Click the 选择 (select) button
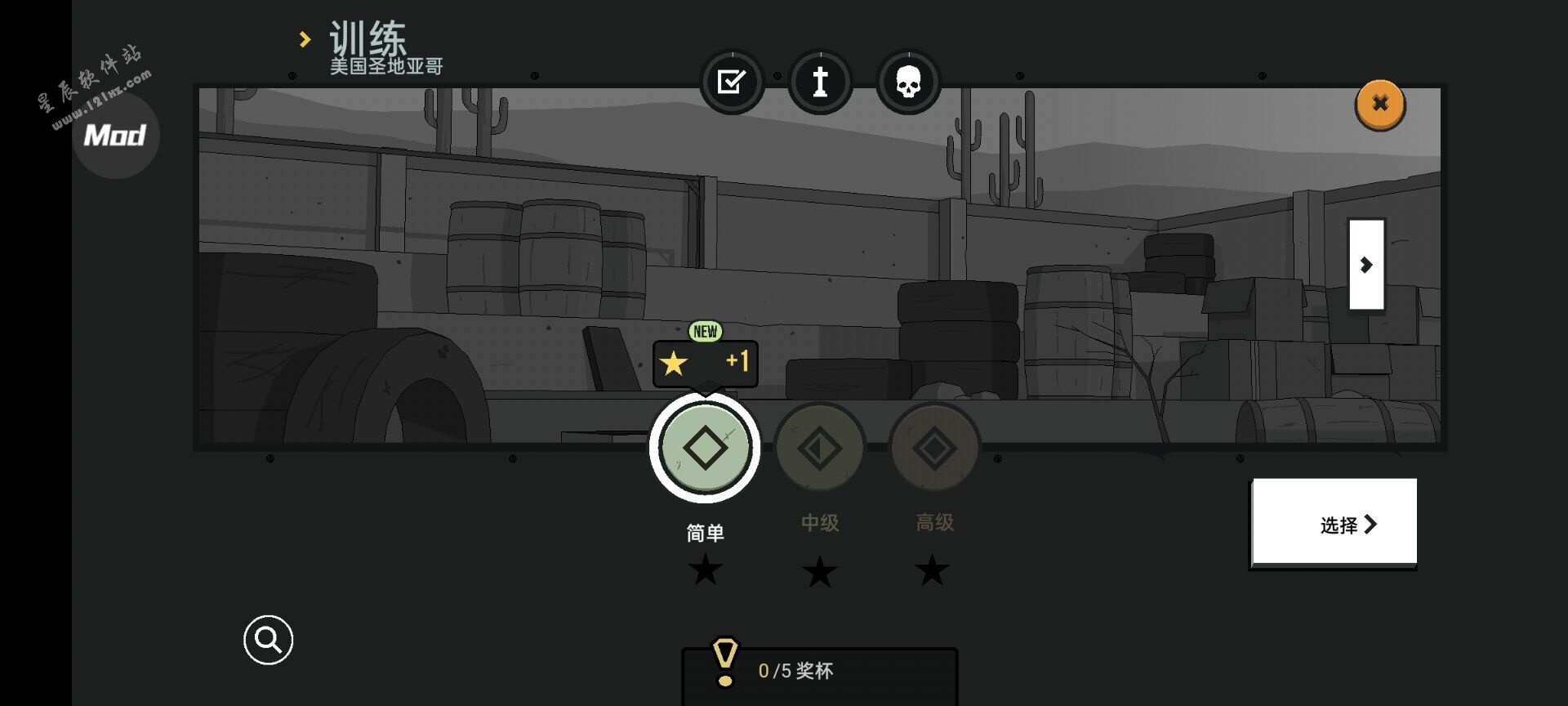Screen dimensions: 1568x706 (1334, 523)
